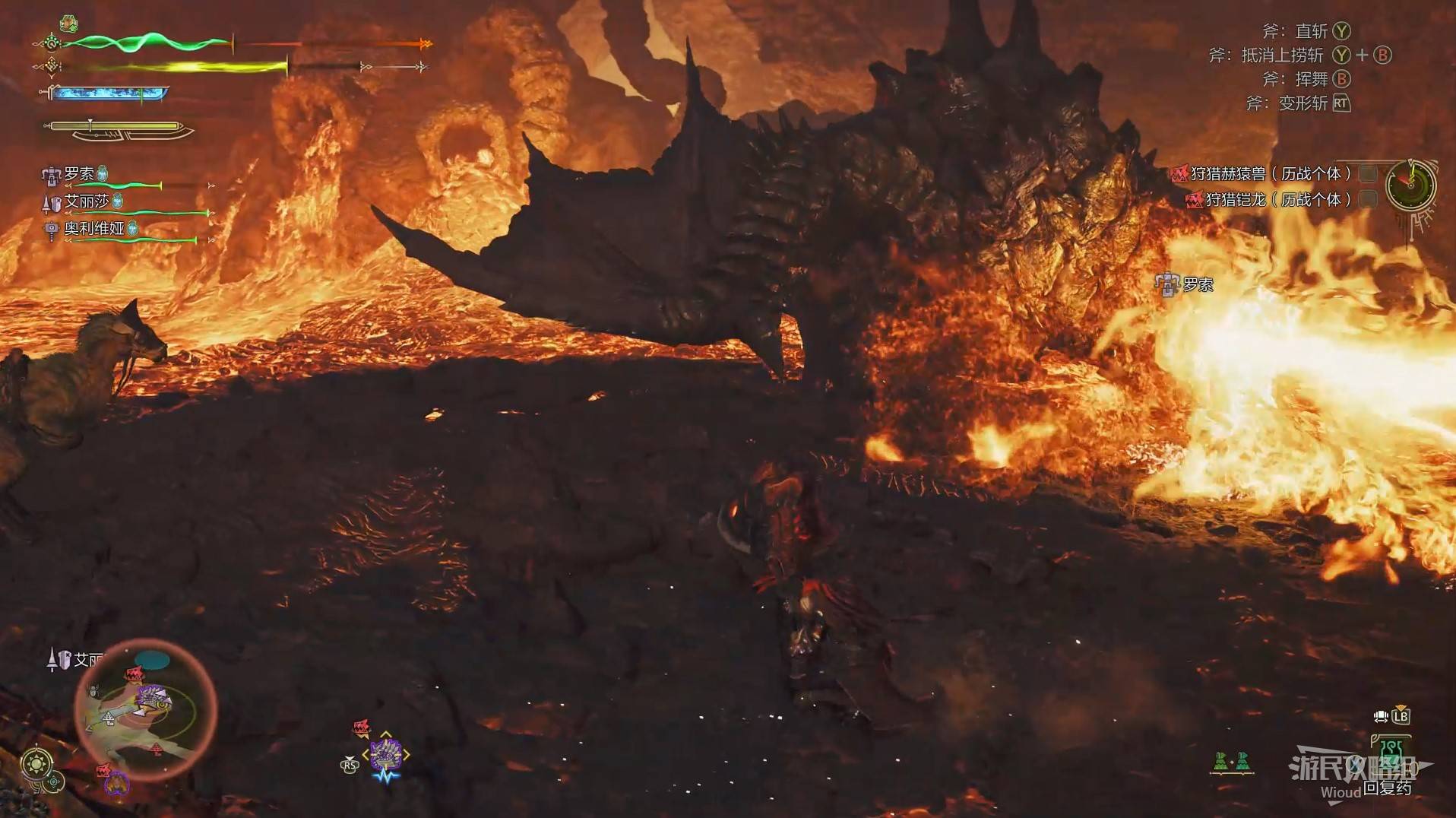1456x818 pixels.
Task: Select party member 罗索 in the list
Action: coord(79,174)
